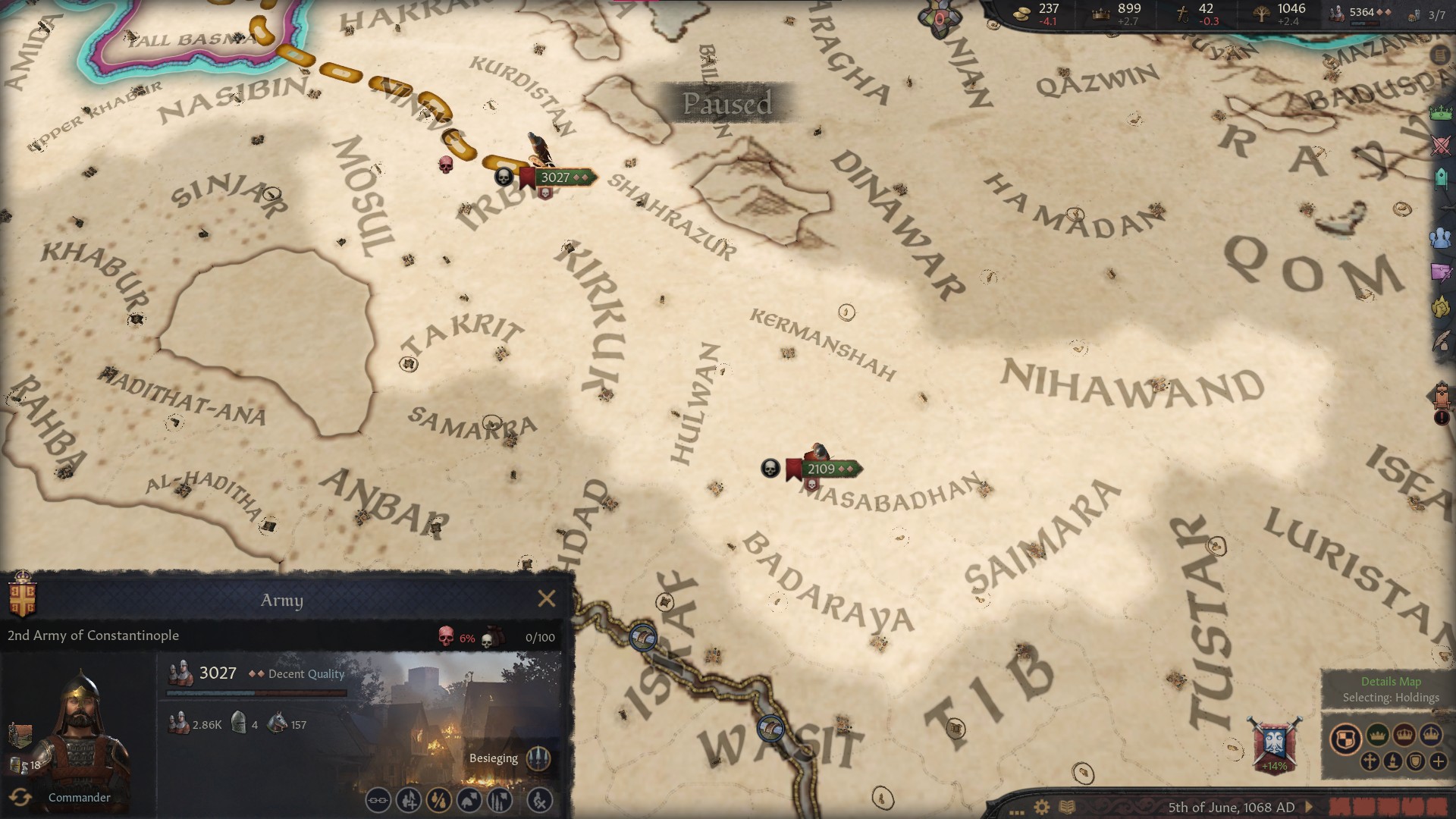
Task: Open the Decisions quill menu
Action: coord(1441,339)
